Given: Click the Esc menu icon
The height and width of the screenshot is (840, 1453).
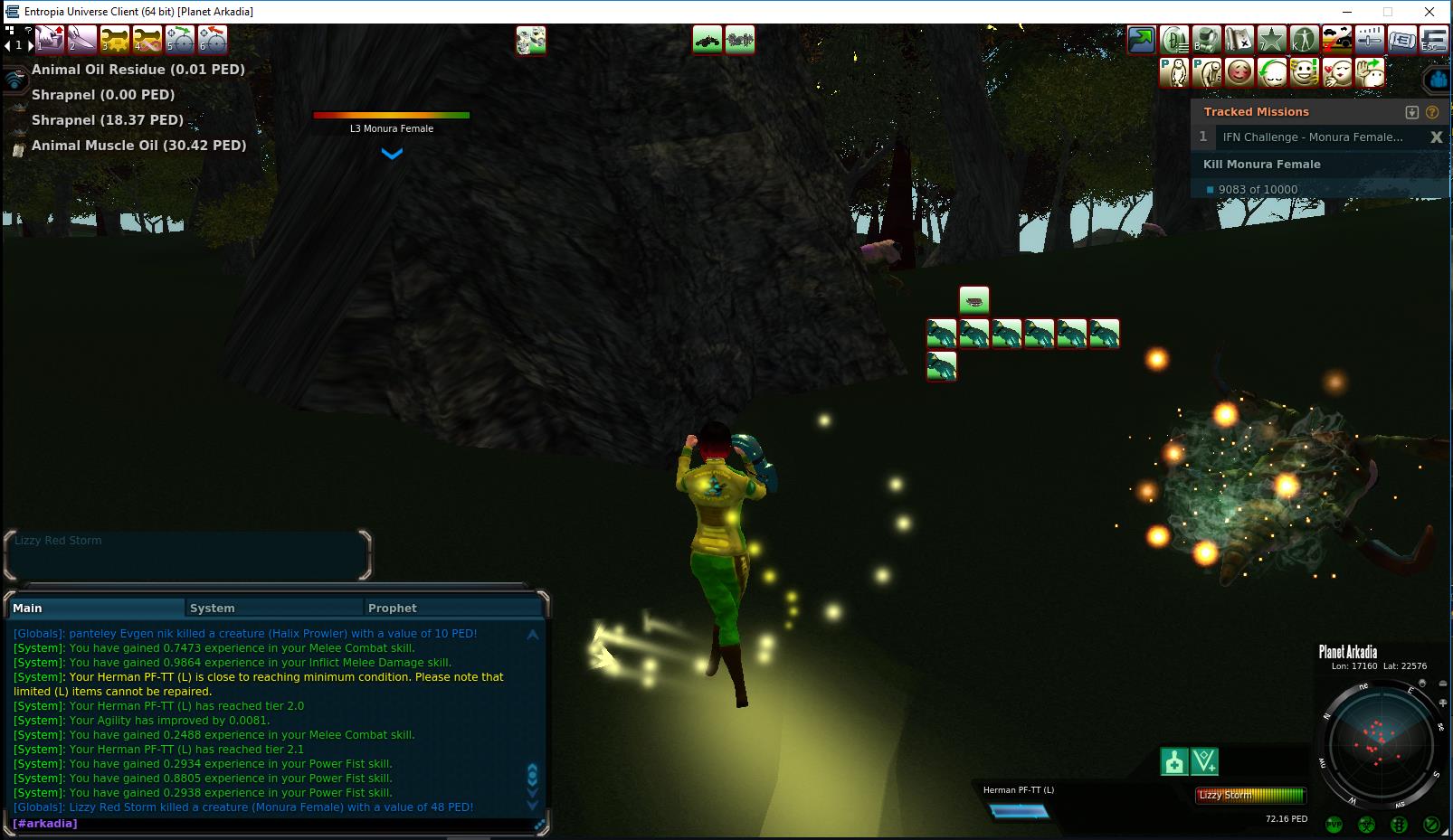Looking at the screenshot, I should pos(1433,40).
